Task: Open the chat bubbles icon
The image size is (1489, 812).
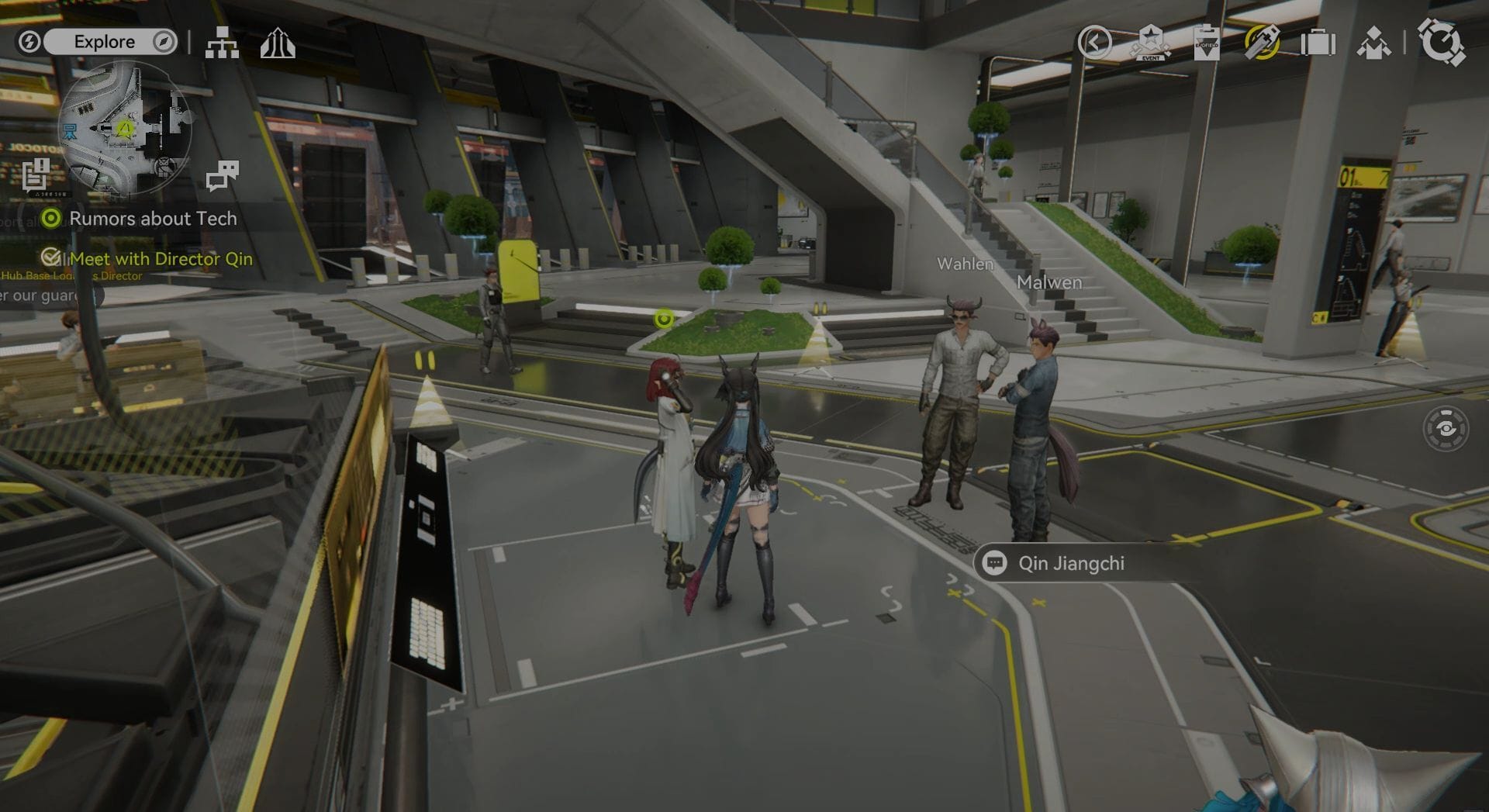Action: click(223, 176)
